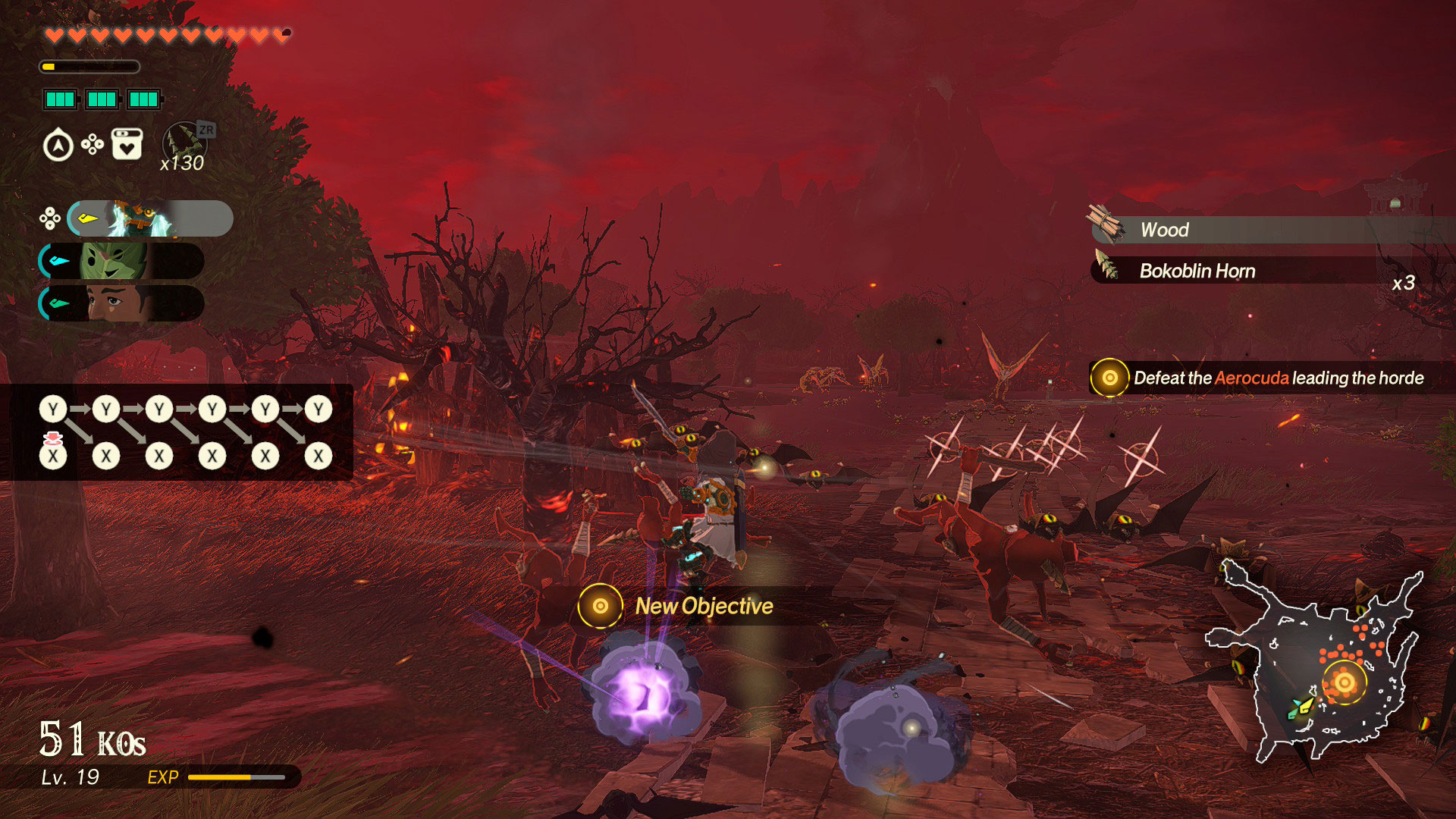Screen dimensions: 1456x819
Task: Choose the arrow item icon showing x130
Action: pos(184,146)
